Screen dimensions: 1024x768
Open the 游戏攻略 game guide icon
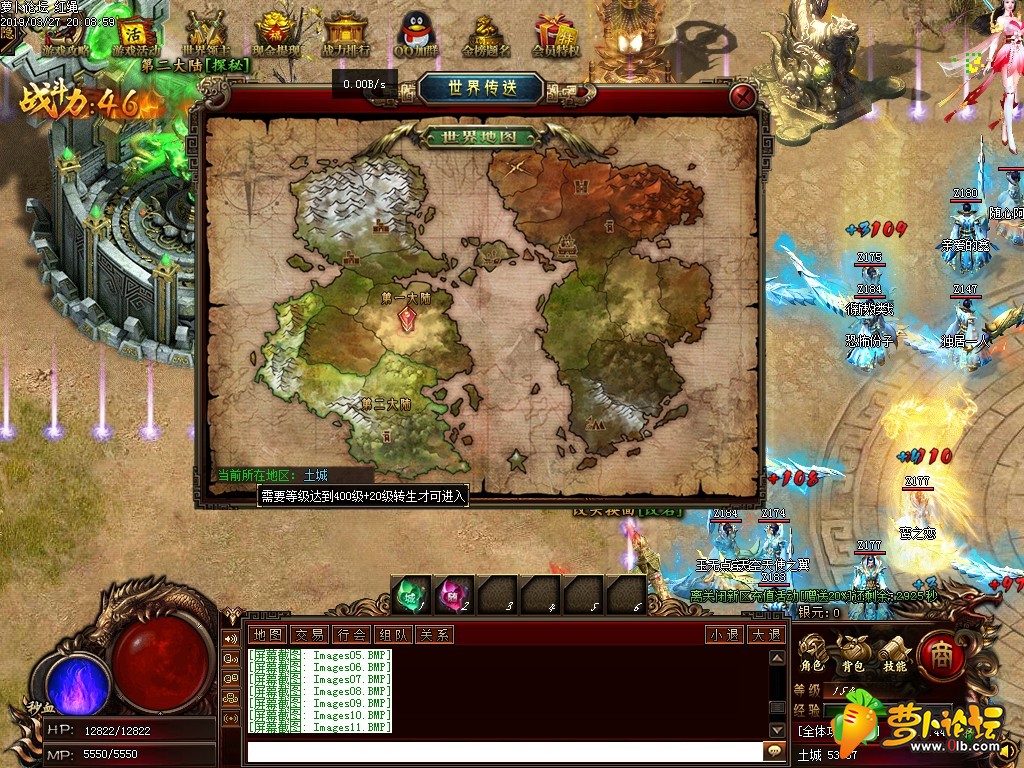66,33
